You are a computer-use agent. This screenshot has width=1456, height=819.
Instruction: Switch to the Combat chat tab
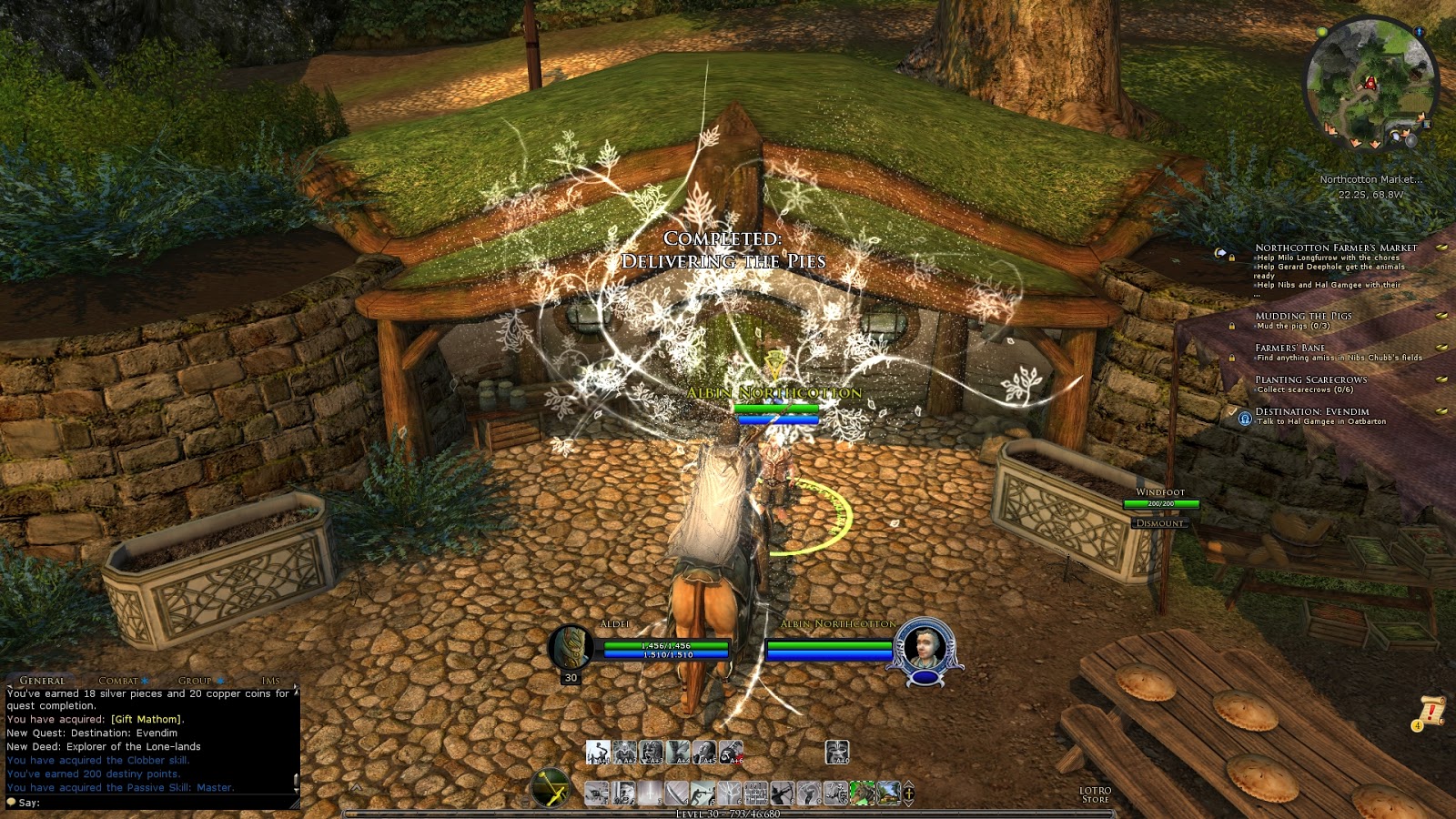point(118,681)
